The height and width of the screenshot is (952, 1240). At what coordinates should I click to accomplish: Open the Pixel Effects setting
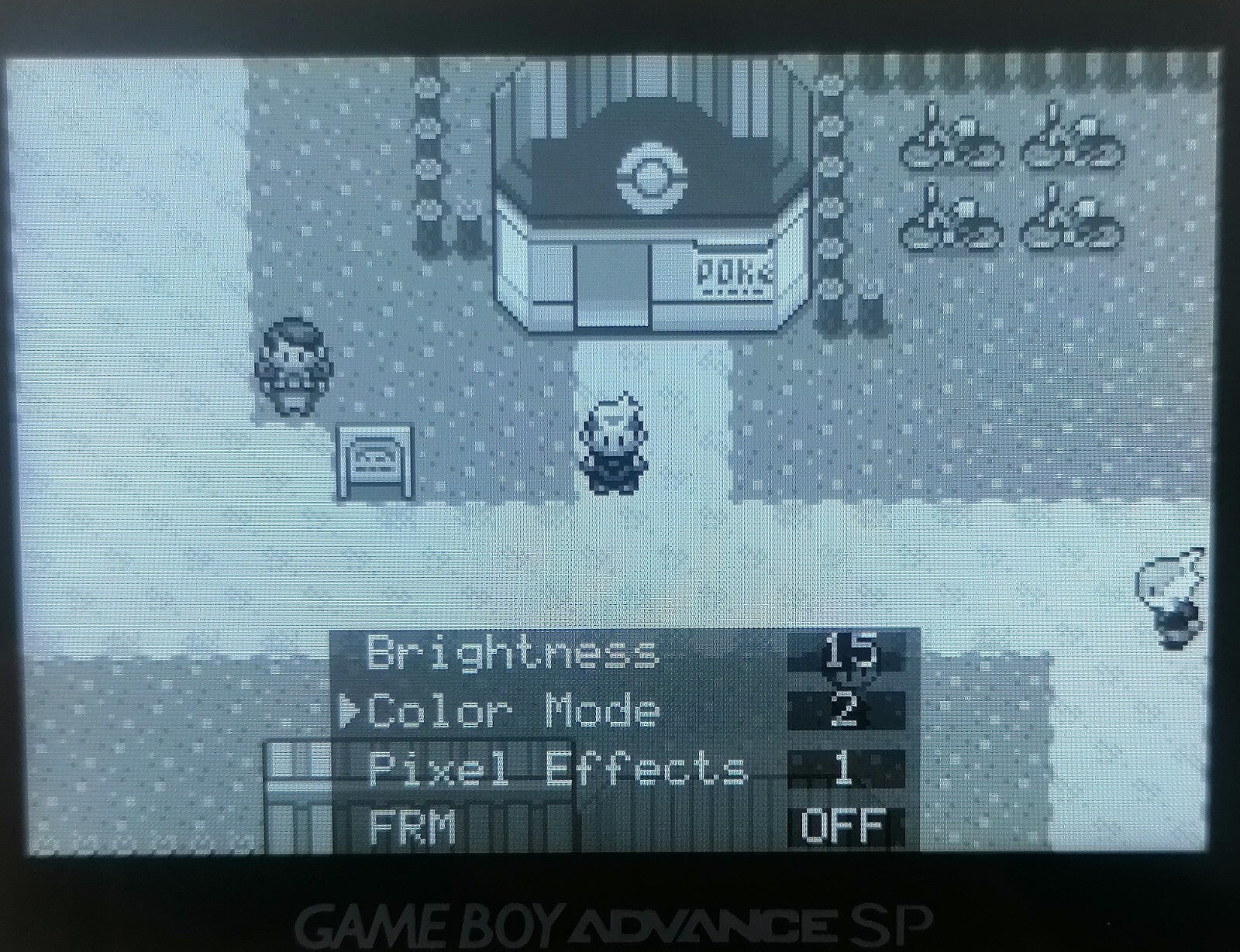(556, 769)
